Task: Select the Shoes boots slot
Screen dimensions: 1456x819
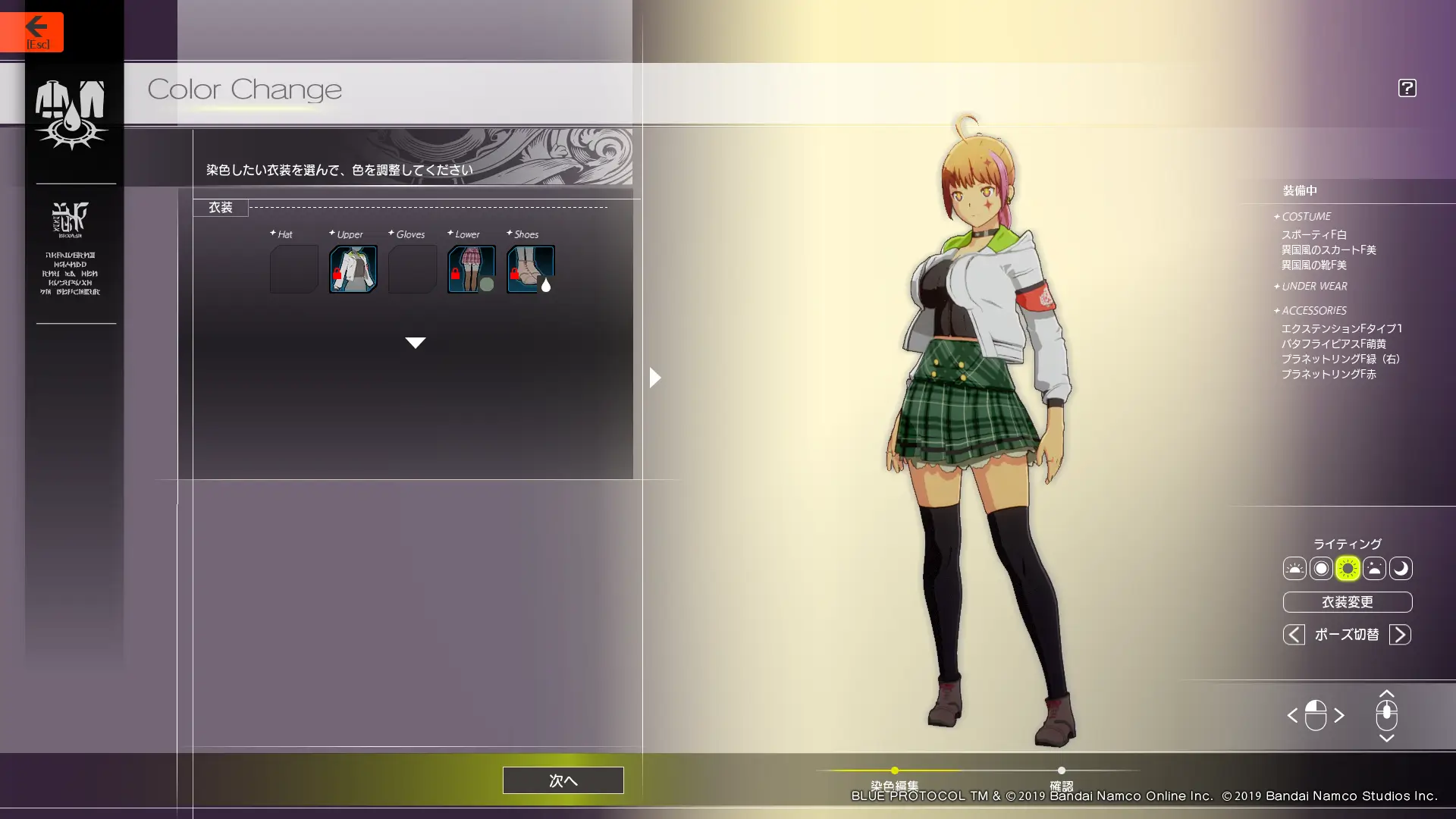Action: pos(530,269)
